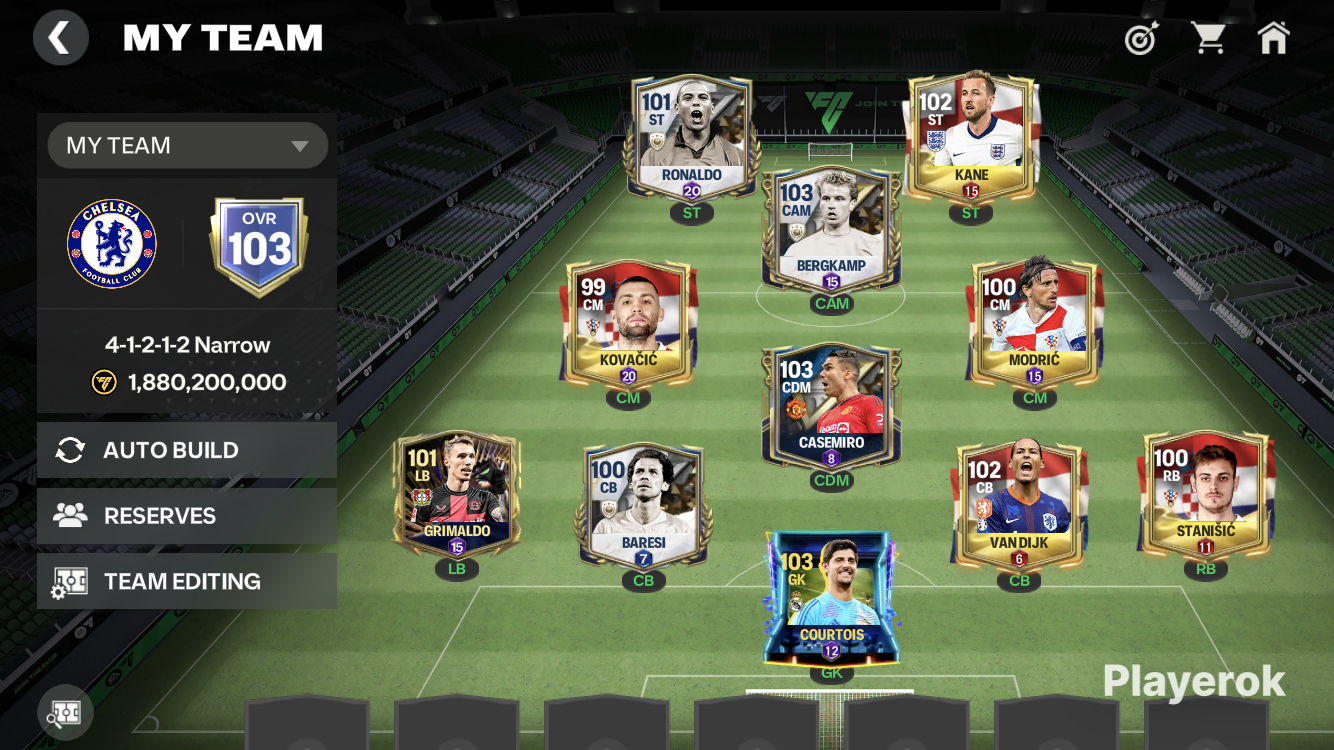Choose the Courtois goalkeeper card

pyautogui.click(x=831, y=597)
